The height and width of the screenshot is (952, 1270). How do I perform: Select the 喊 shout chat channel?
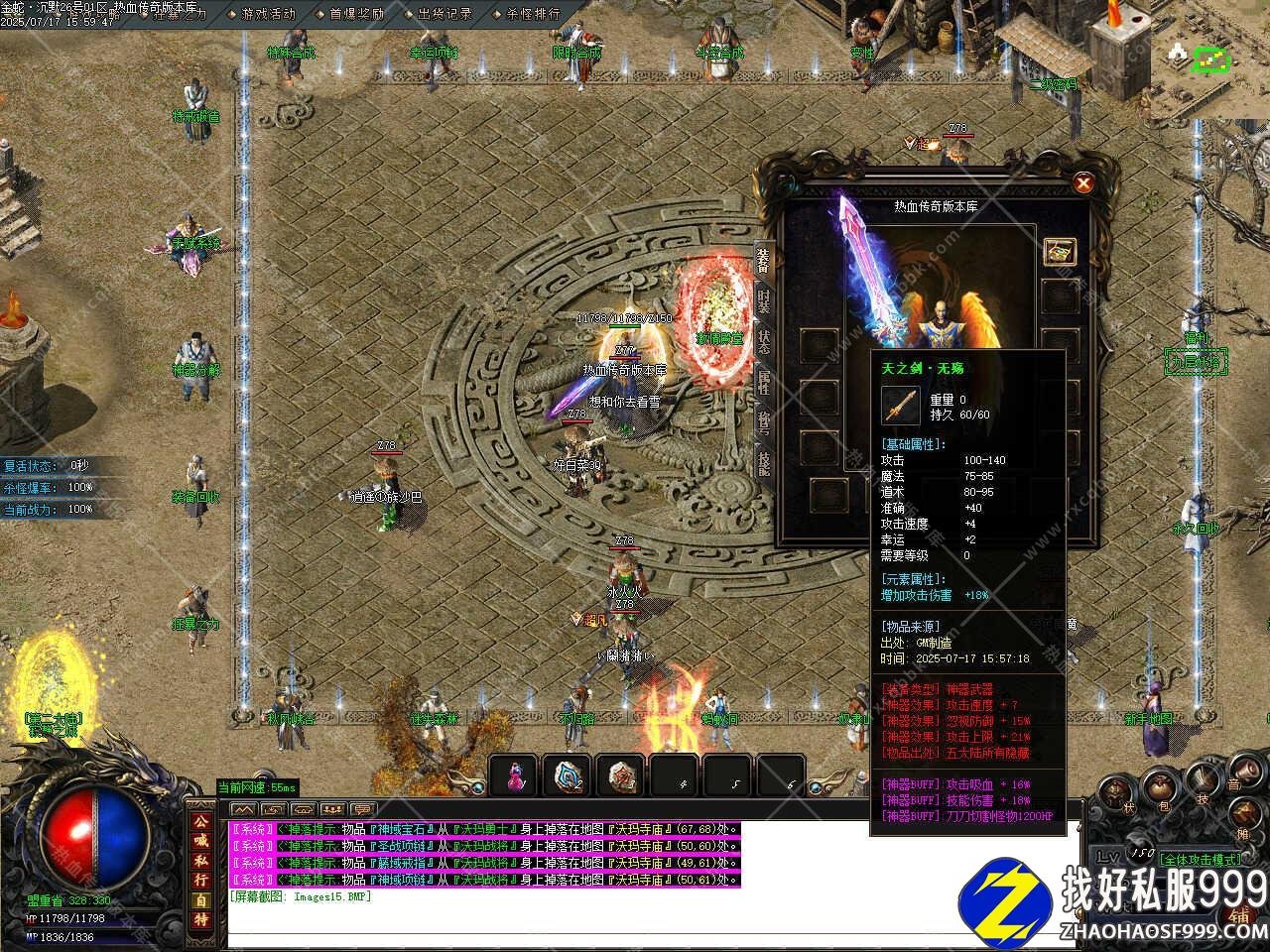tap(200, 841)
